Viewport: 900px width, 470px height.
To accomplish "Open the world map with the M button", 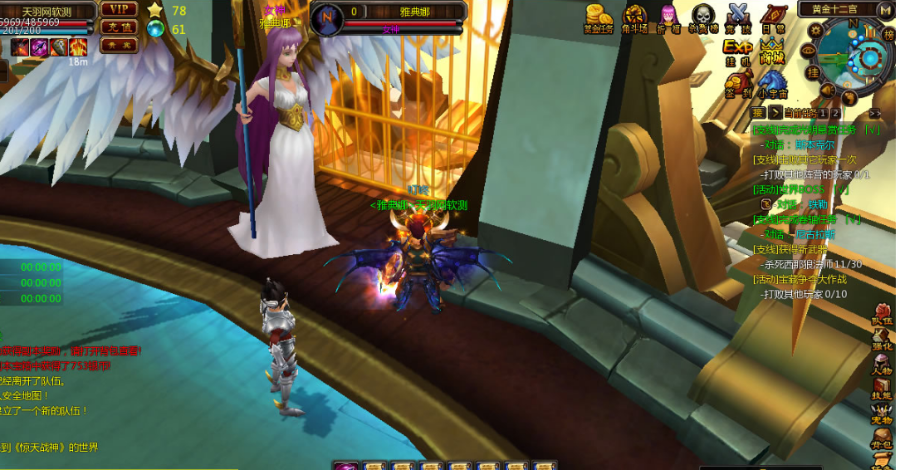I will [x=885, y=10].
